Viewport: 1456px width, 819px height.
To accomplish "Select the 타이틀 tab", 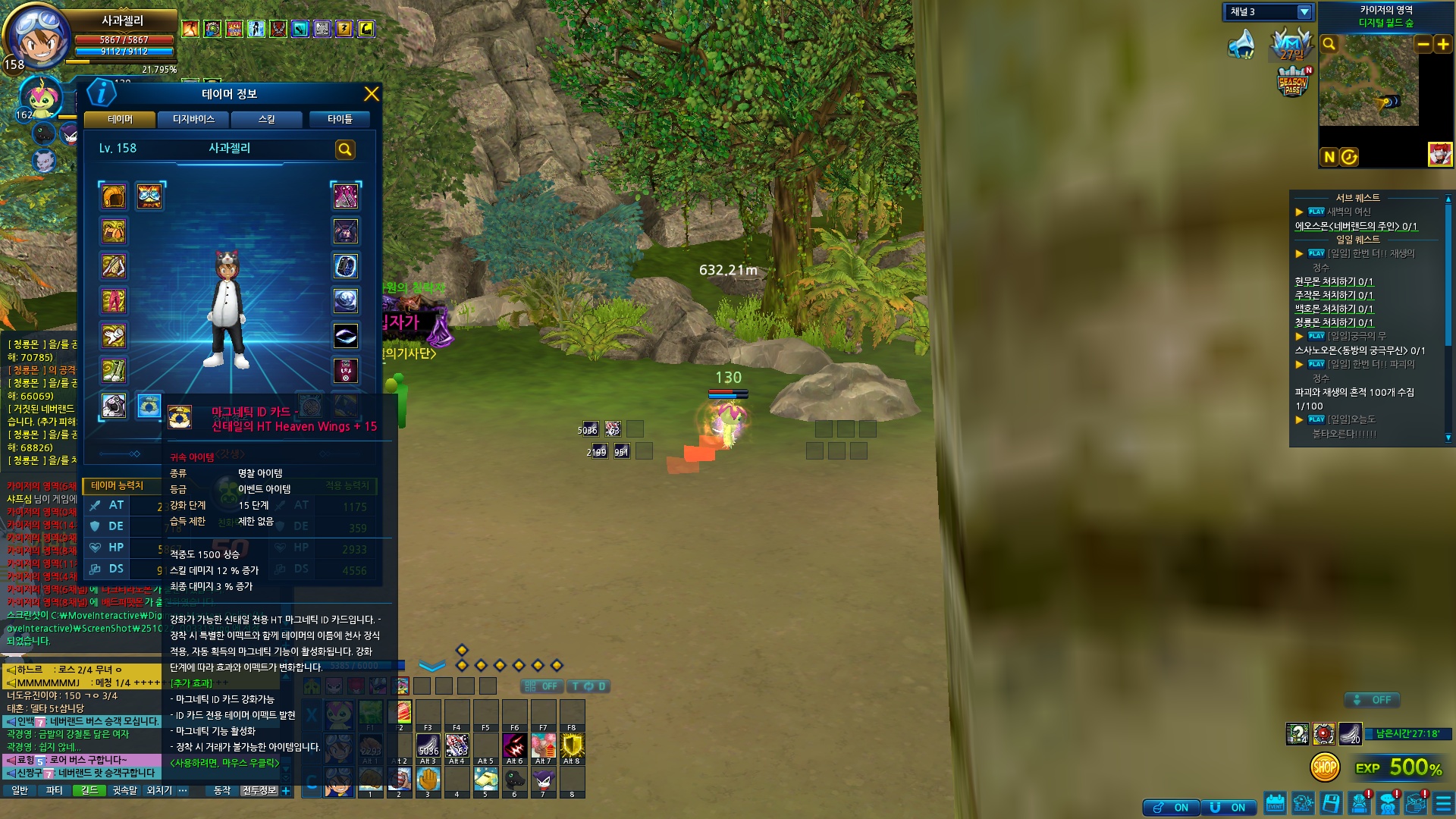I will (x=340, y=120).
